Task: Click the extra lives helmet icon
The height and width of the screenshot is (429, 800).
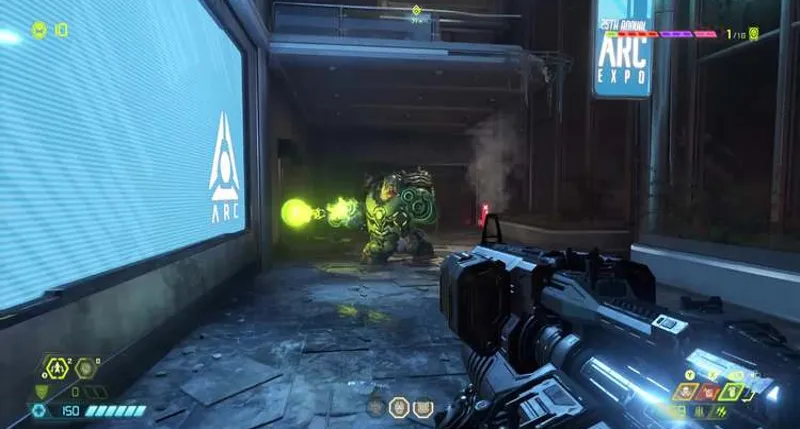Action: [39, 30]
